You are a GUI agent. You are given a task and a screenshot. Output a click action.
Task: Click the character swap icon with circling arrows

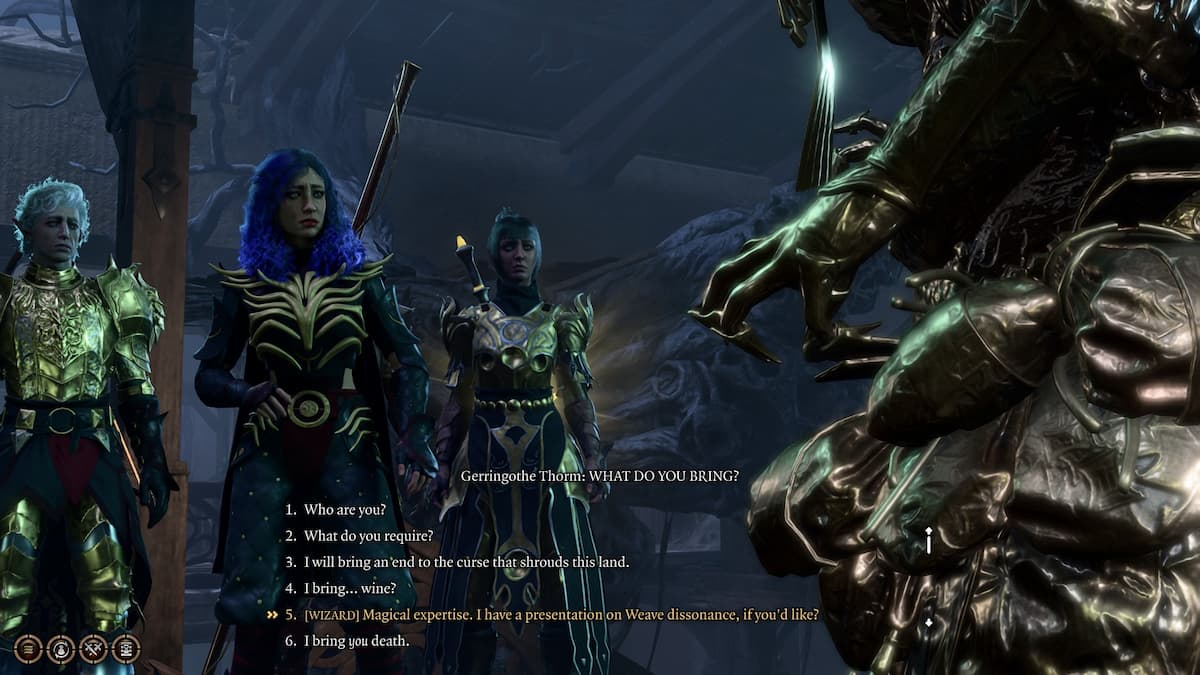pyautogui.click(x=61, y=649)
